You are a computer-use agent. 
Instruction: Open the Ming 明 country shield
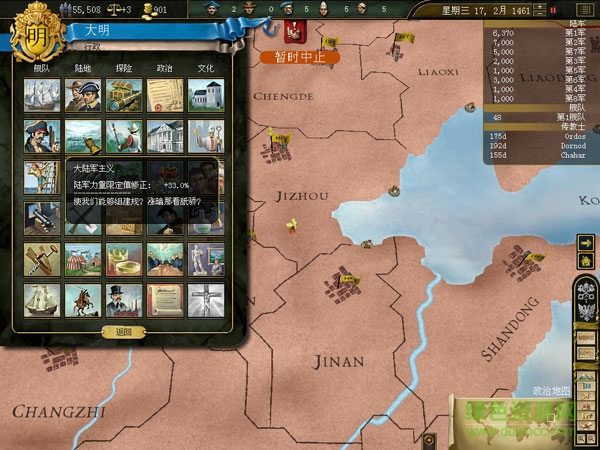(x=34, y=32)
